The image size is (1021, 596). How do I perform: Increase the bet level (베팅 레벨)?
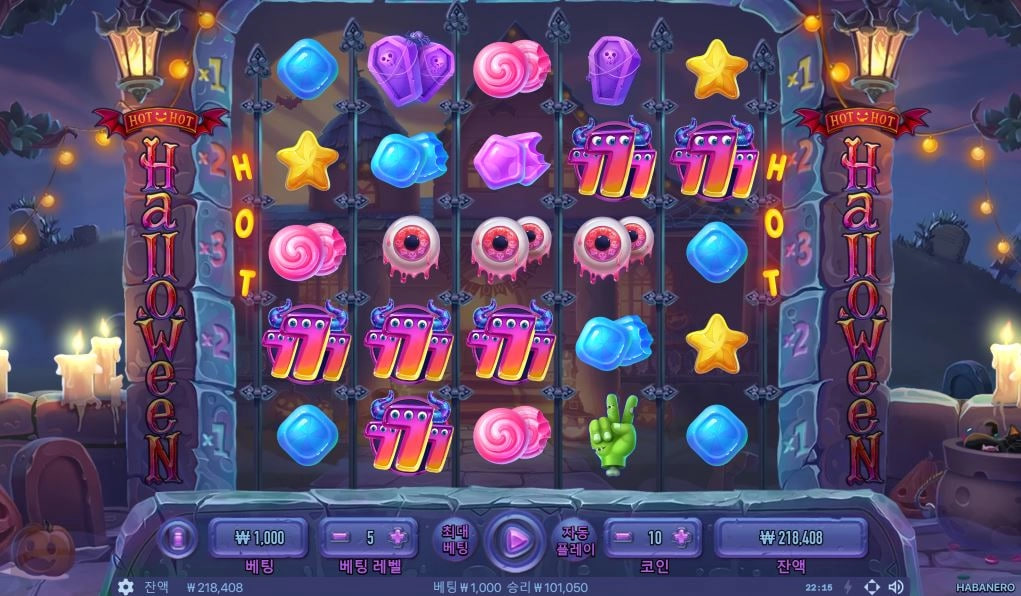[398, 537]
